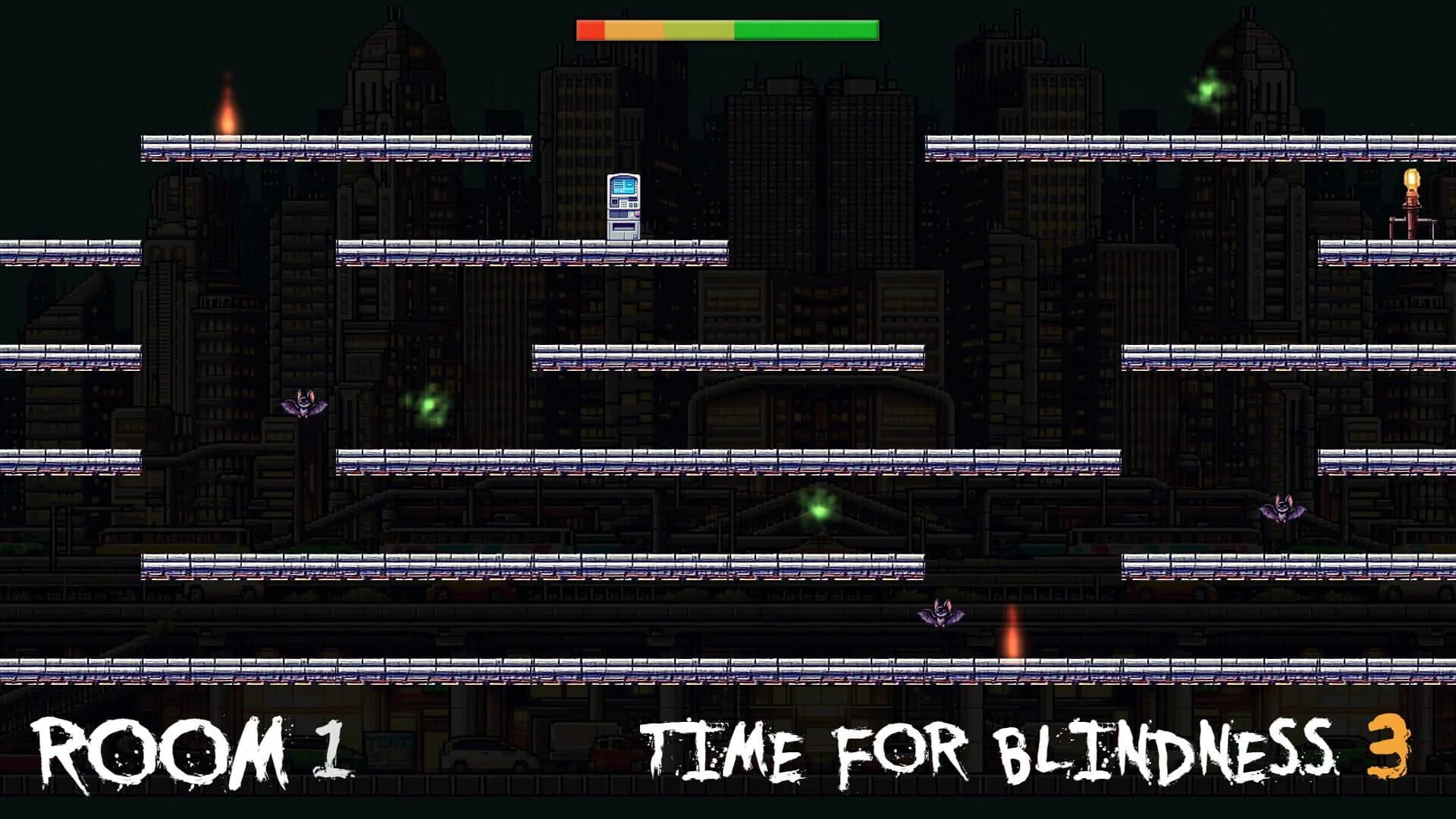Click the vending machine on the upper platform
The height and width of the screenshot is (819, 1456).
tap(623, 205)
